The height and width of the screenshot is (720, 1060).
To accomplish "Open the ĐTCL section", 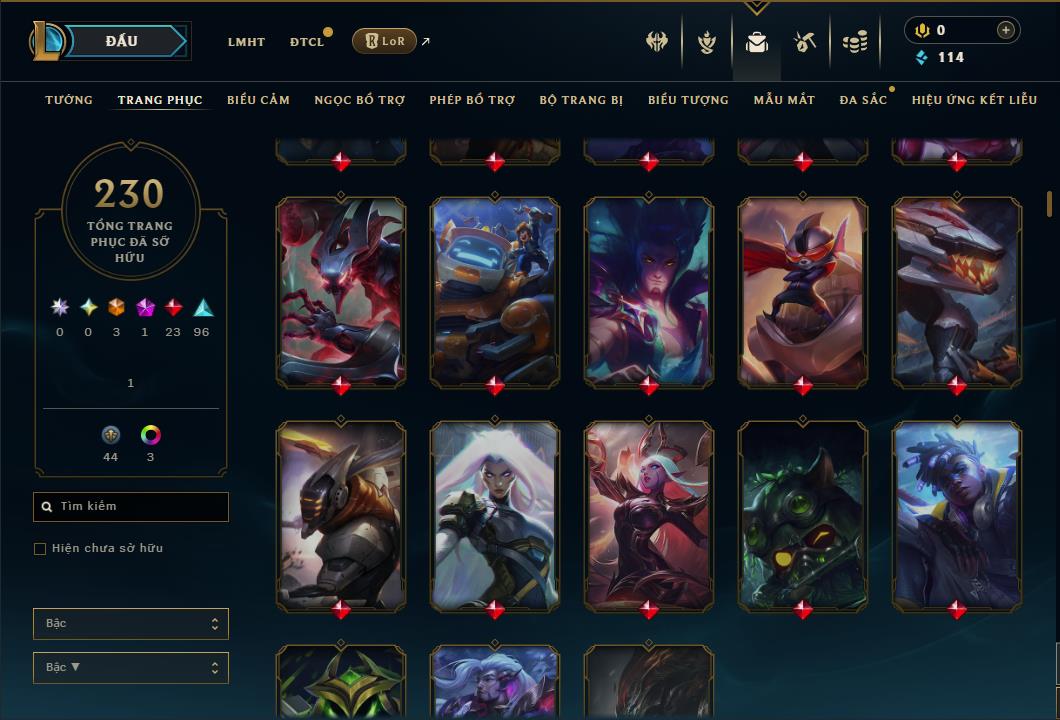I will tap(307, 42).
